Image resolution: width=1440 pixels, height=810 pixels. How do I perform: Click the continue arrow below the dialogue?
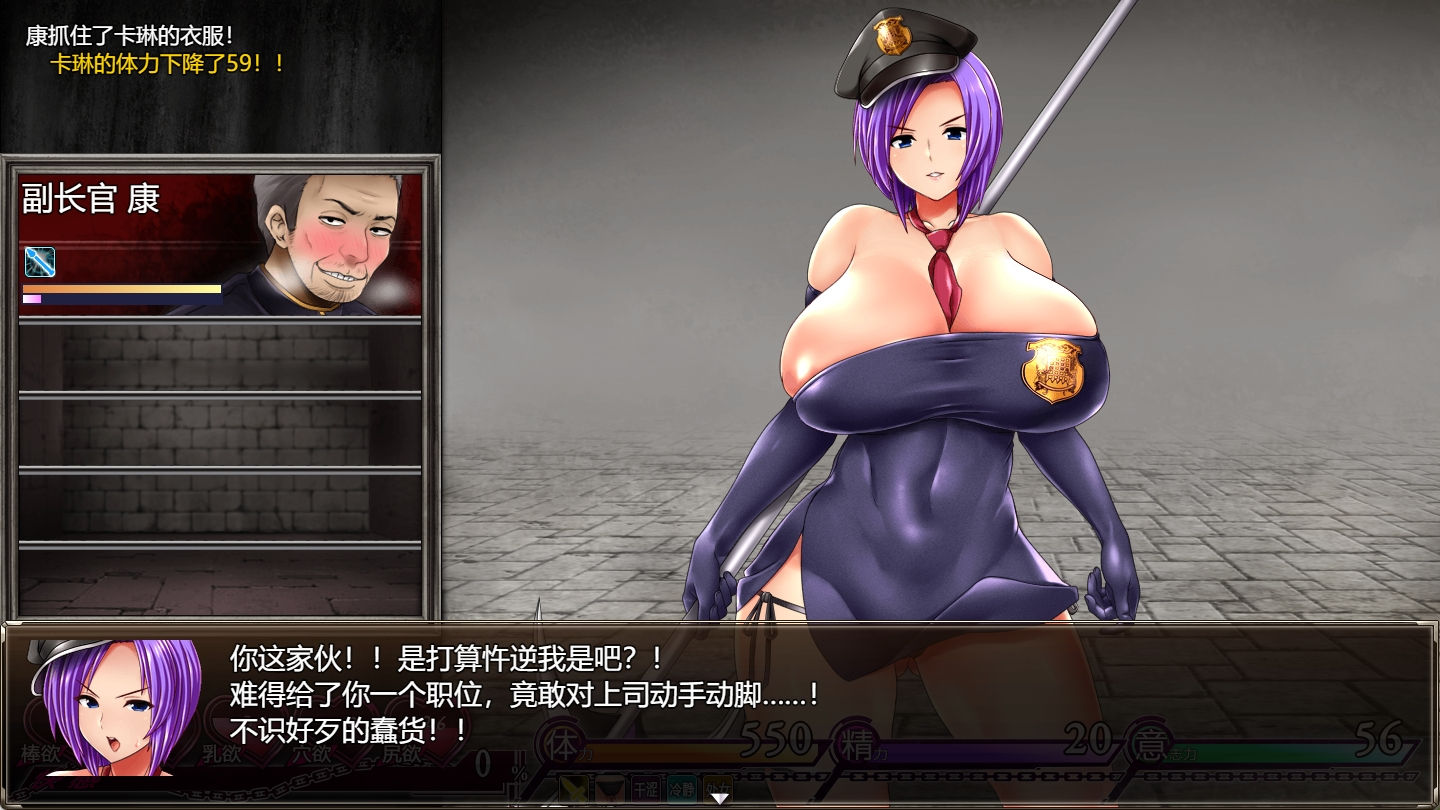[x=721, y=798]
